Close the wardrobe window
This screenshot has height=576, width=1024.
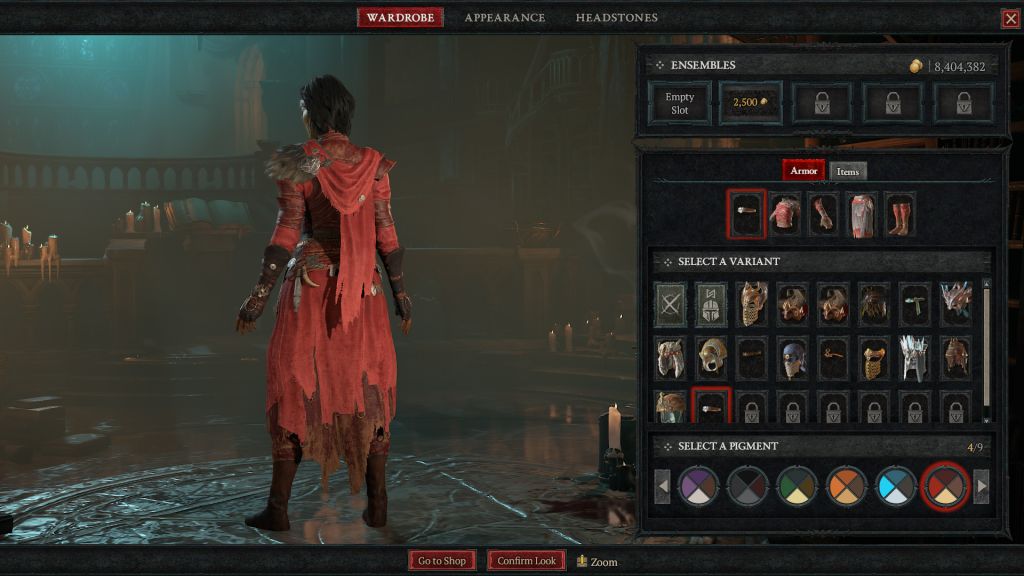pos(1010,18)
